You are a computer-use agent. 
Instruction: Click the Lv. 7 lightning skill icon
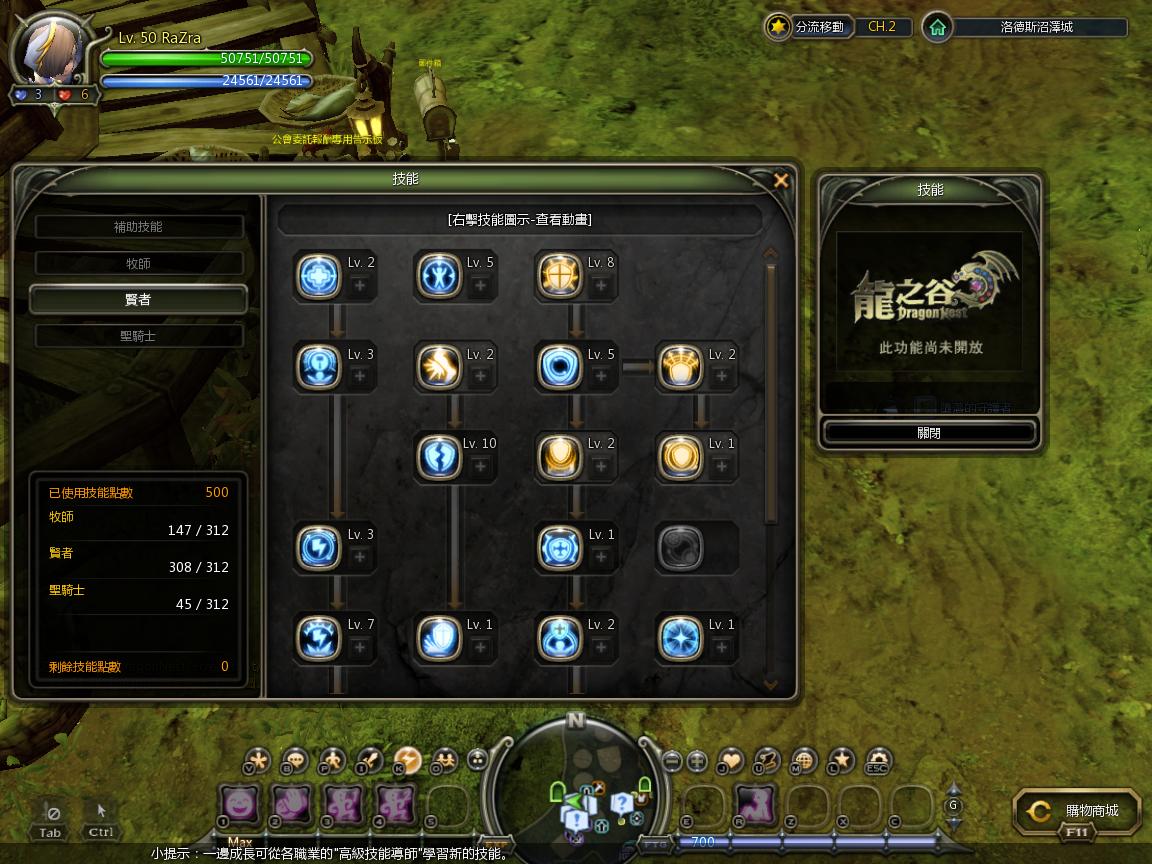(x=319, y=638)
